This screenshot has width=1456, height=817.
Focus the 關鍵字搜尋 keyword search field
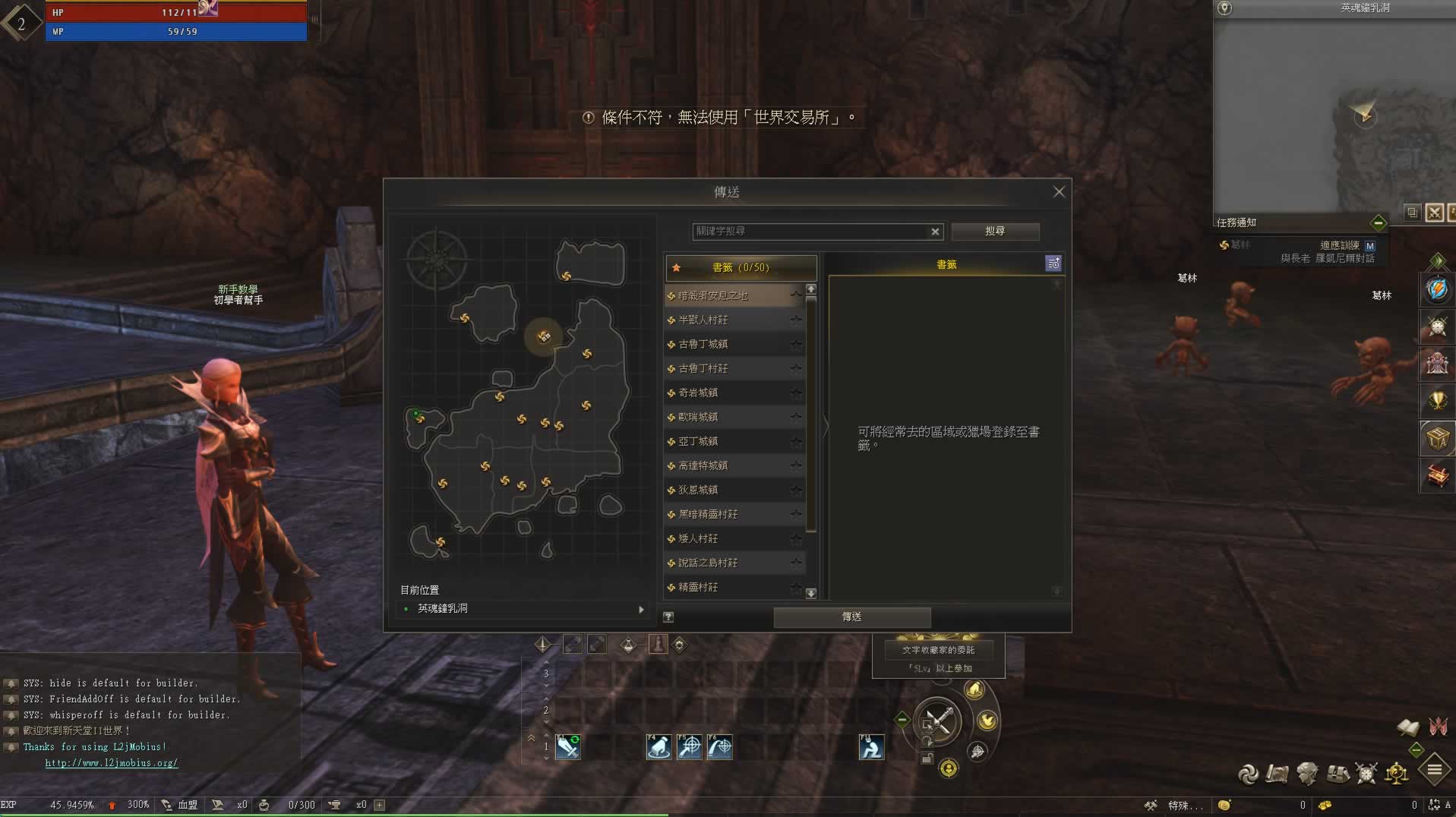[x=809, y=231]
